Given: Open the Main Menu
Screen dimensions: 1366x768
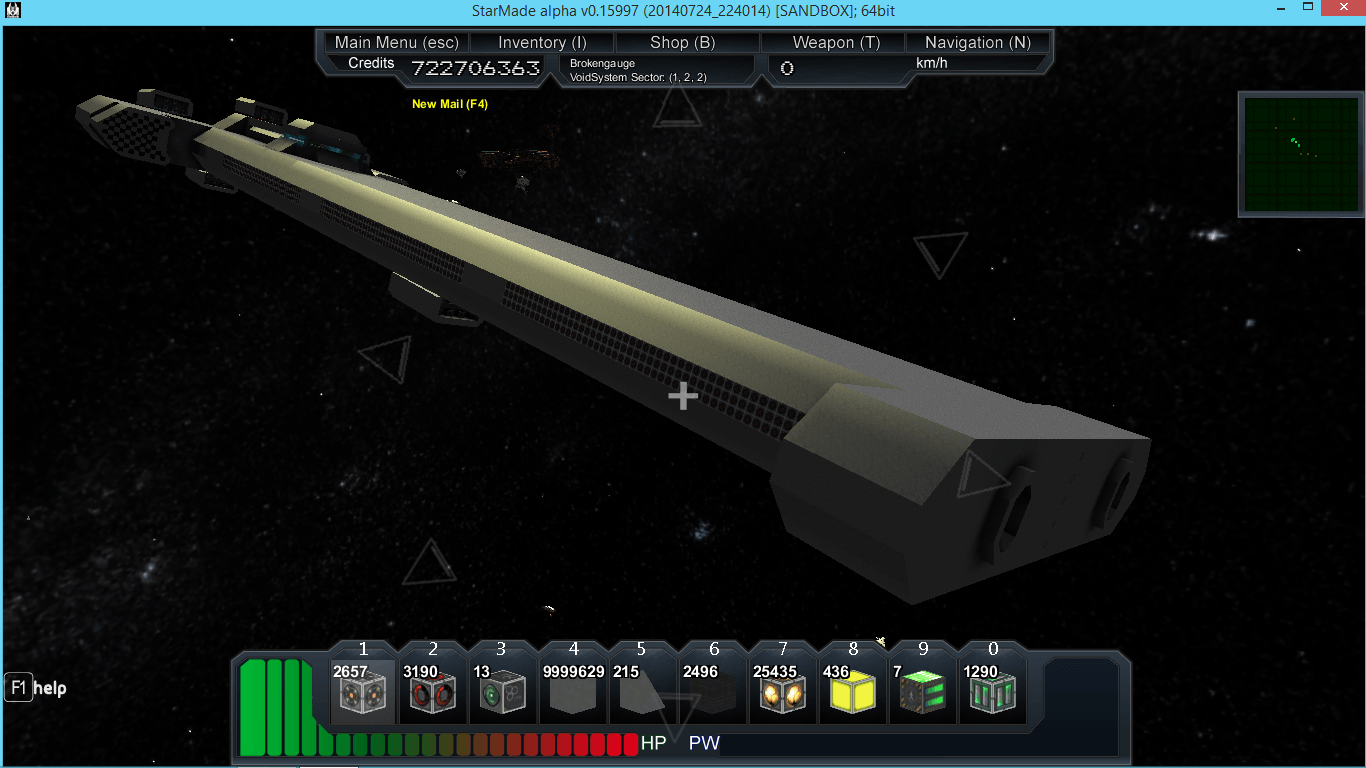Looking at the screenshot, I should [396, 42].
